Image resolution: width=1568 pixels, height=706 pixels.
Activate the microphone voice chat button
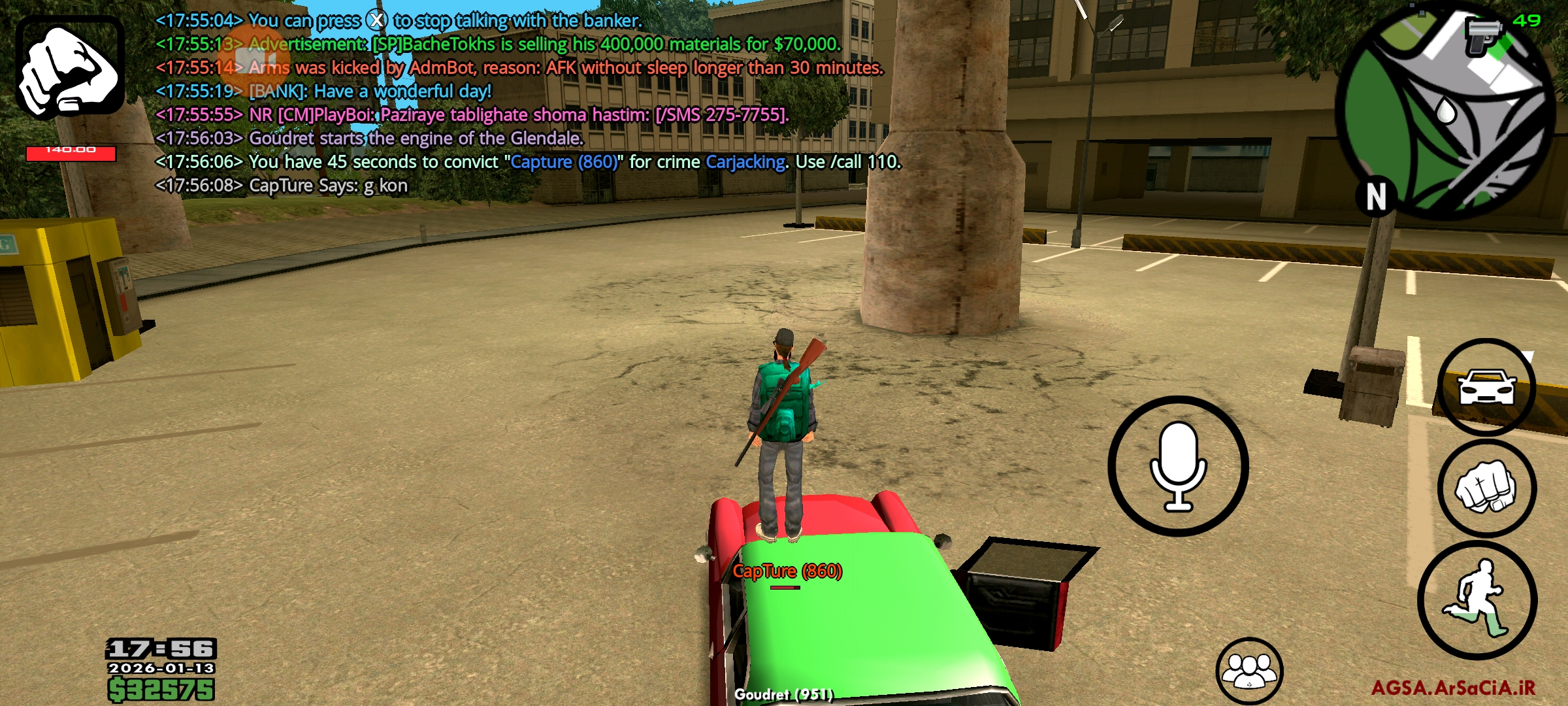[x=1178, y=466]
